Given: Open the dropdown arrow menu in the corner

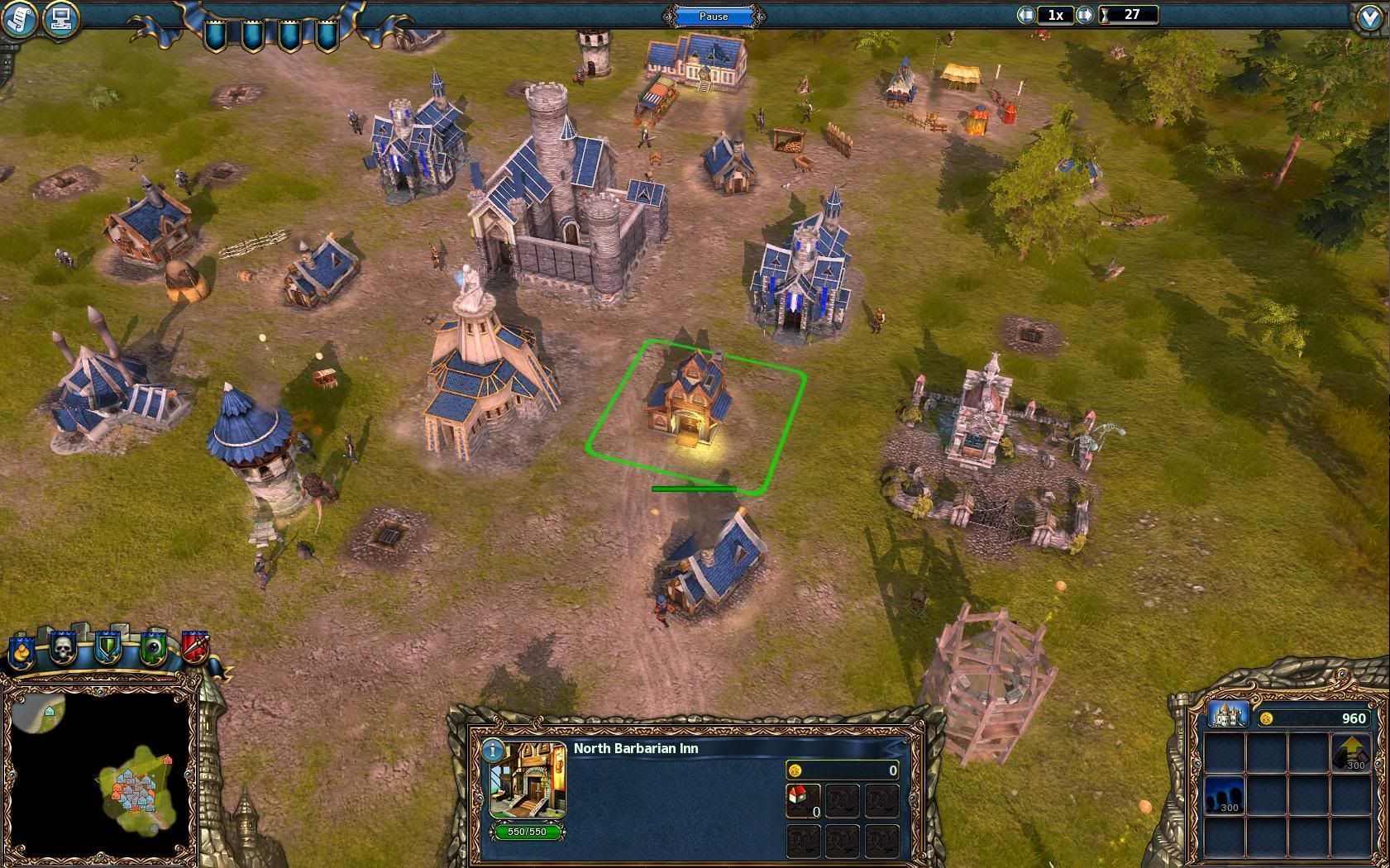Looking at the screenshot, I should pos(1370,18).
